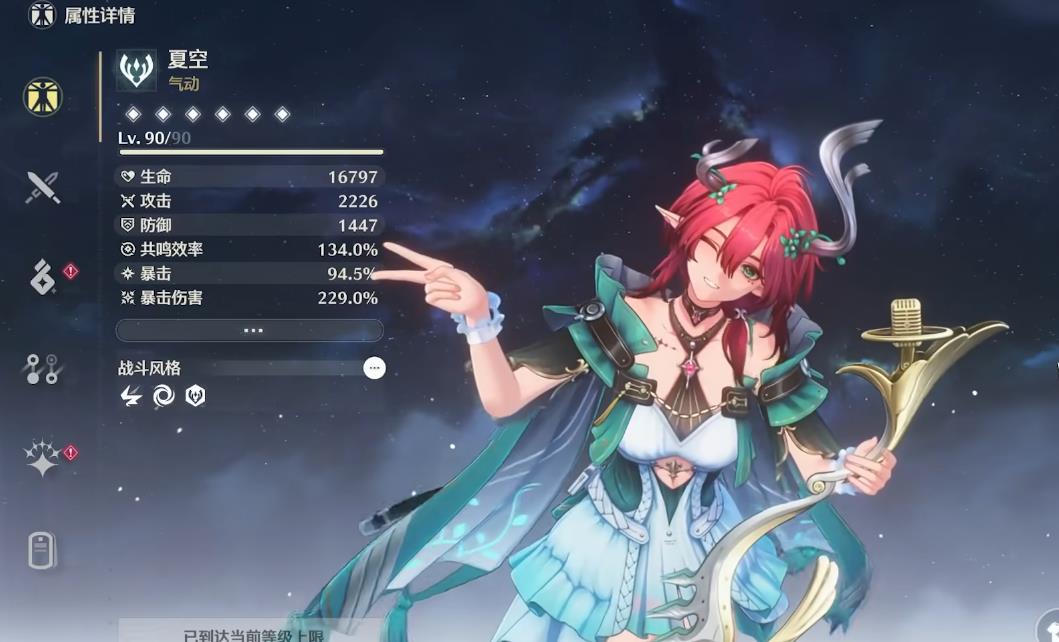The image size is (1059, 642).
Task: Open combat style details round ellipsis button
Action: click(374, 368)
